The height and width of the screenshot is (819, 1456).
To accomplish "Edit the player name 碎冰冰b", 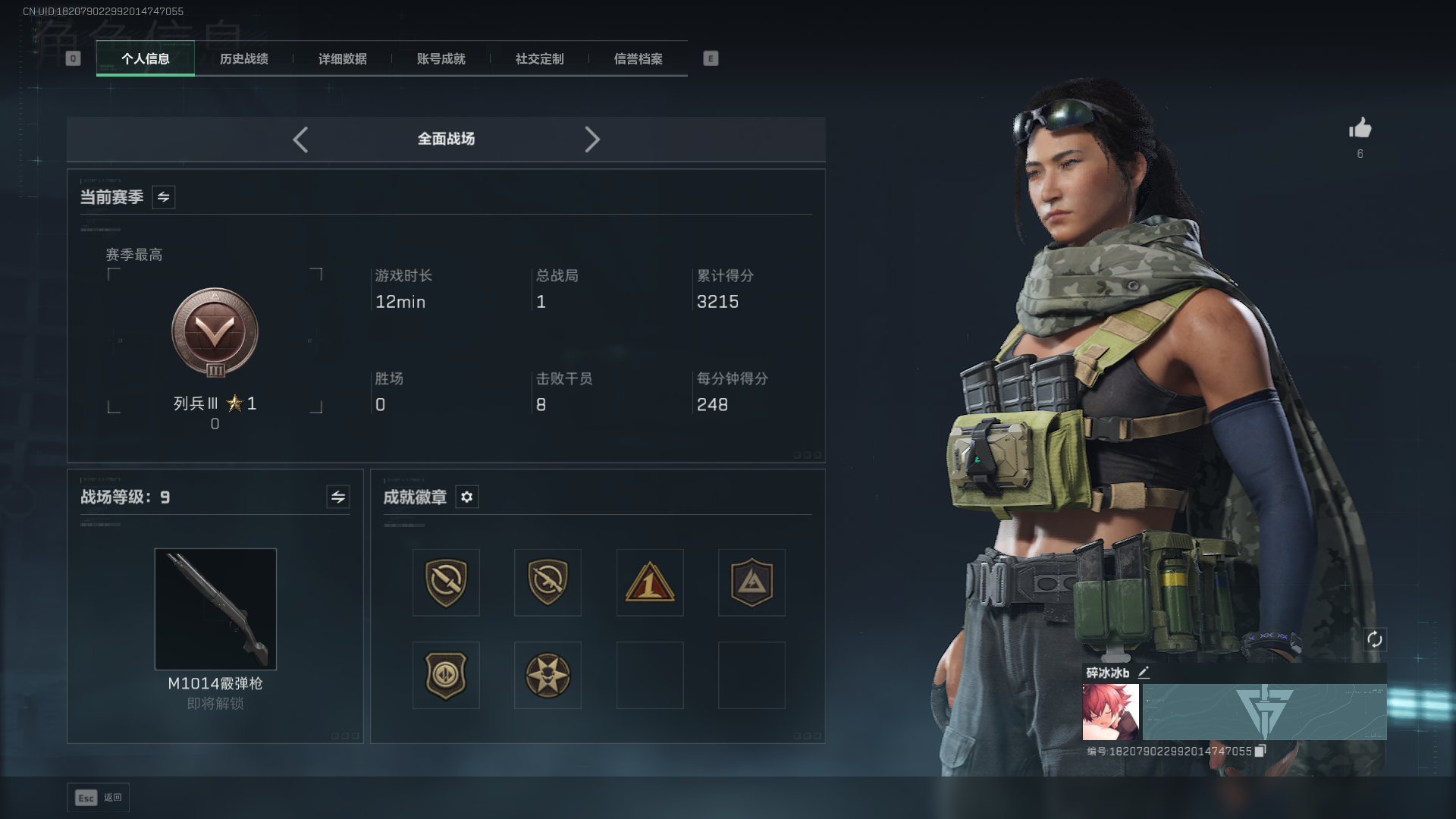I will (x=1144, y=672).
